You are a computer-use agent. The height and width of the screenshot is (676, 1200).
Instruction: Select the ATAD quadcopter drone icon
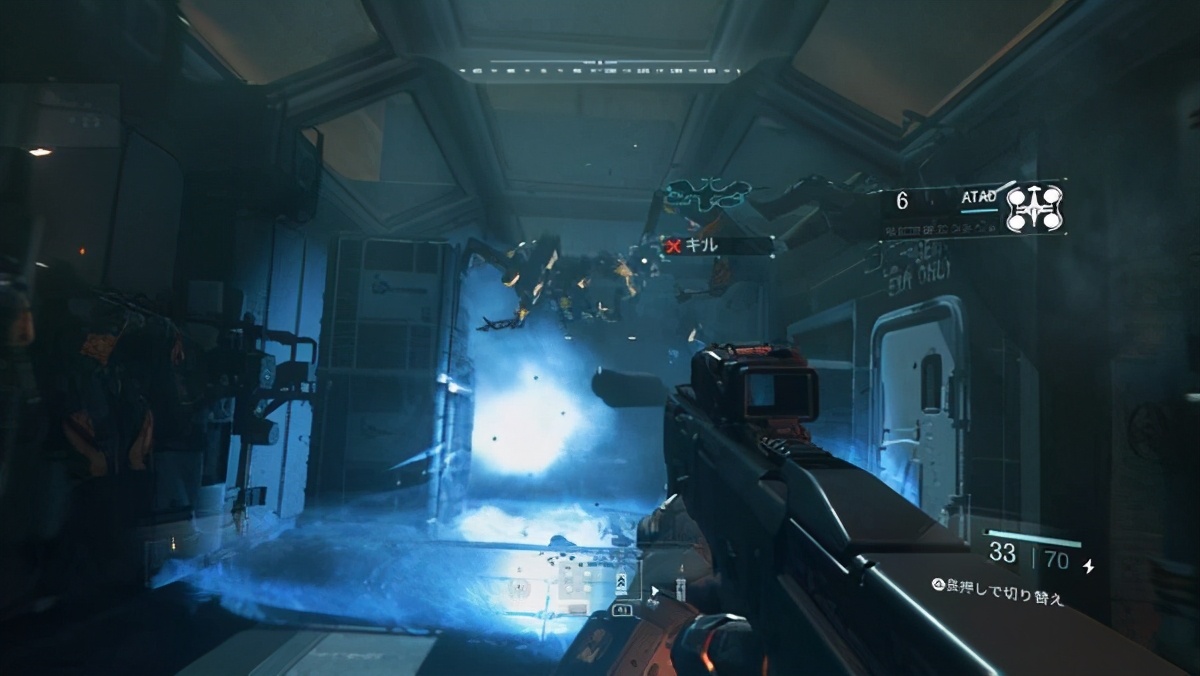(1033, 208)
